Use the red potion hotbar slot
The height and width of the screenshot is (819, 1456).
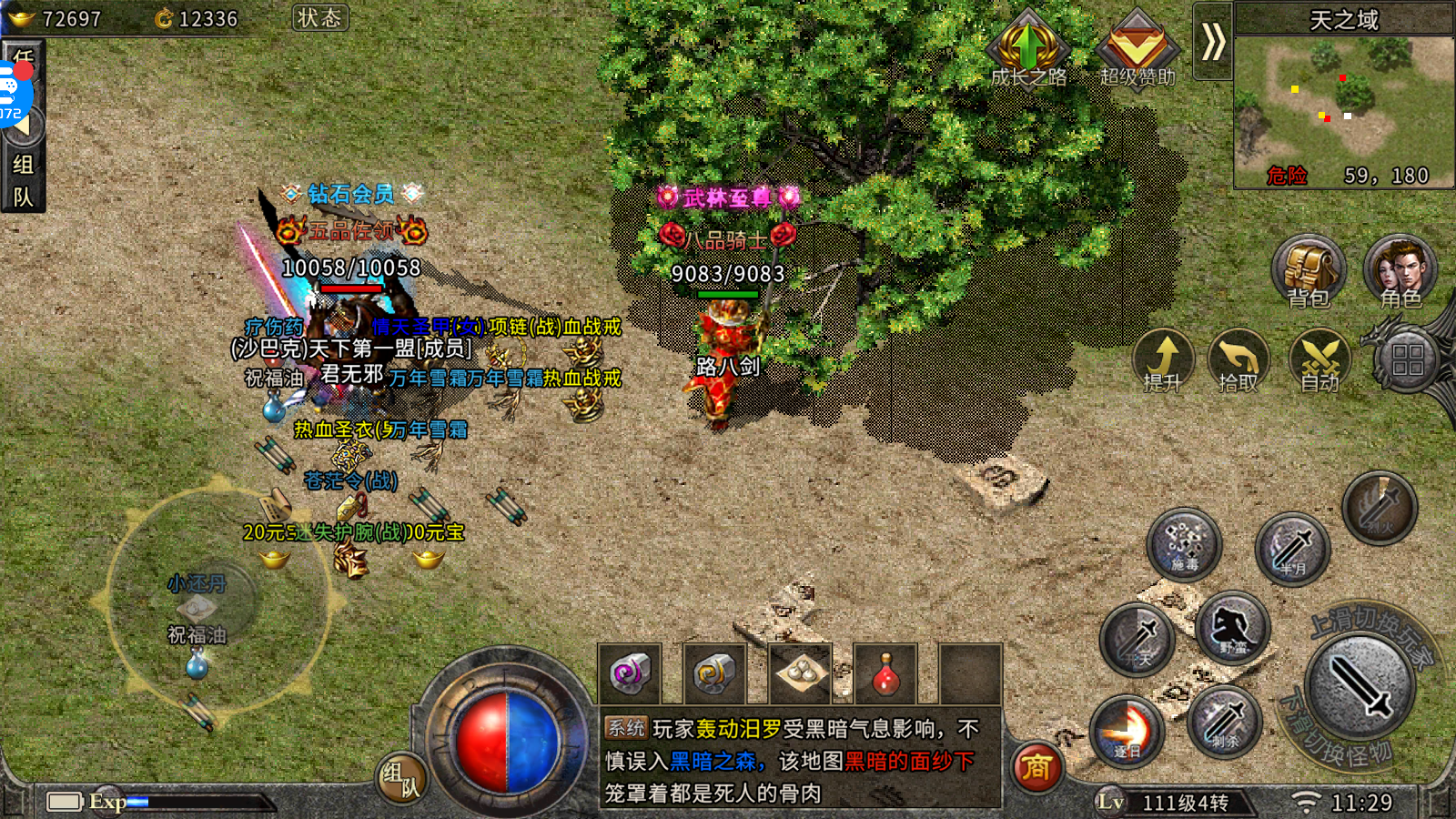(885, 674)
